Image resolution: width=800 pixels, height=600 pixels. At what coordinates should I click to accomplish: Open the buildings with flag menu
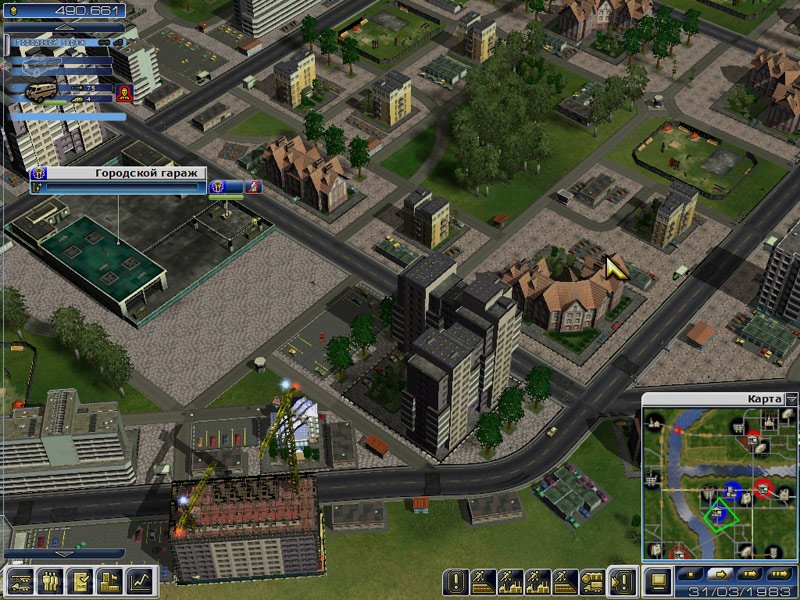click(x=110, y=580)
